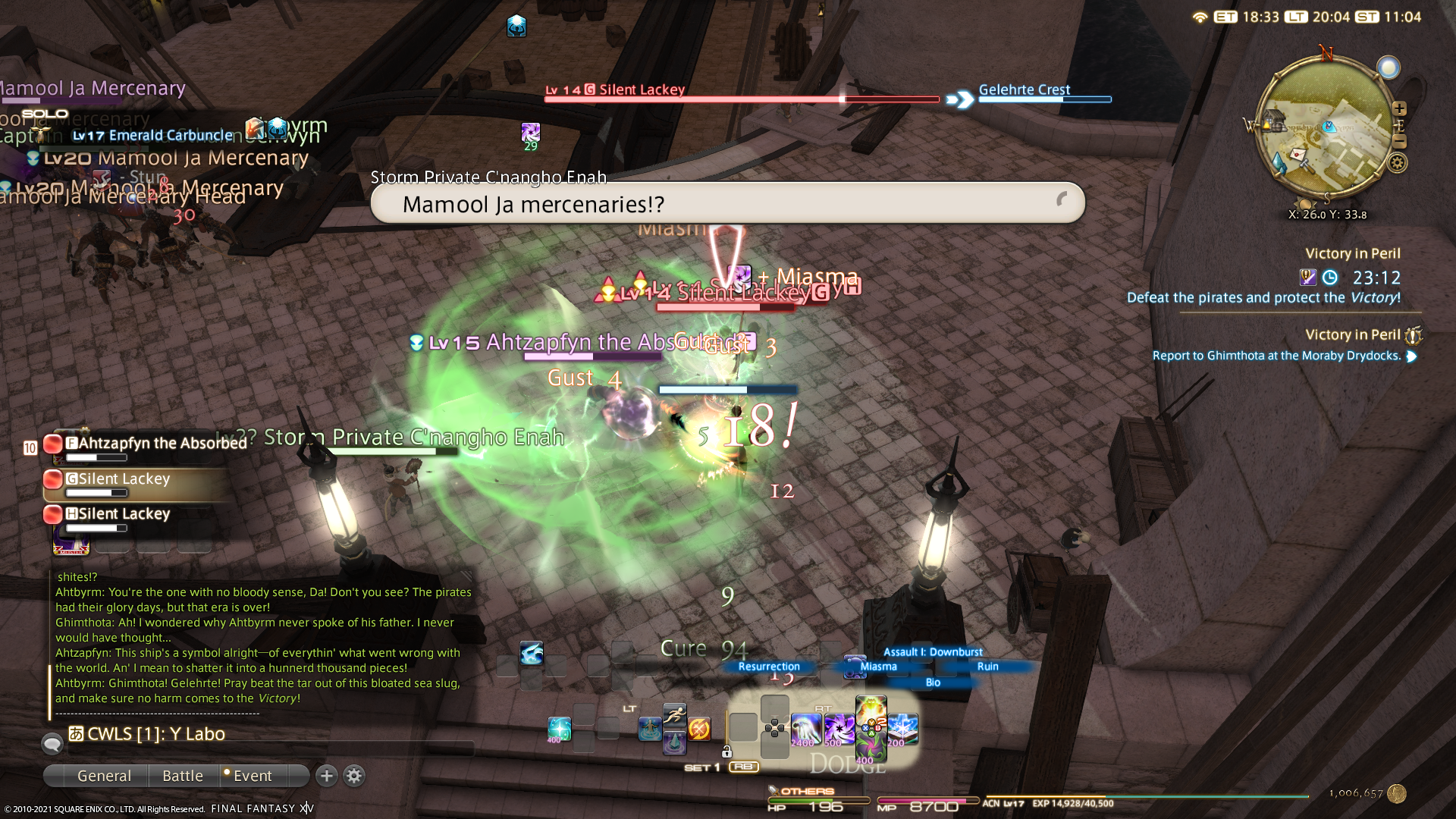Image resolution: width=1456 pixels, height=819 pixels.
Task: Open minimap settings gear
Action: tap(1398, 162)
